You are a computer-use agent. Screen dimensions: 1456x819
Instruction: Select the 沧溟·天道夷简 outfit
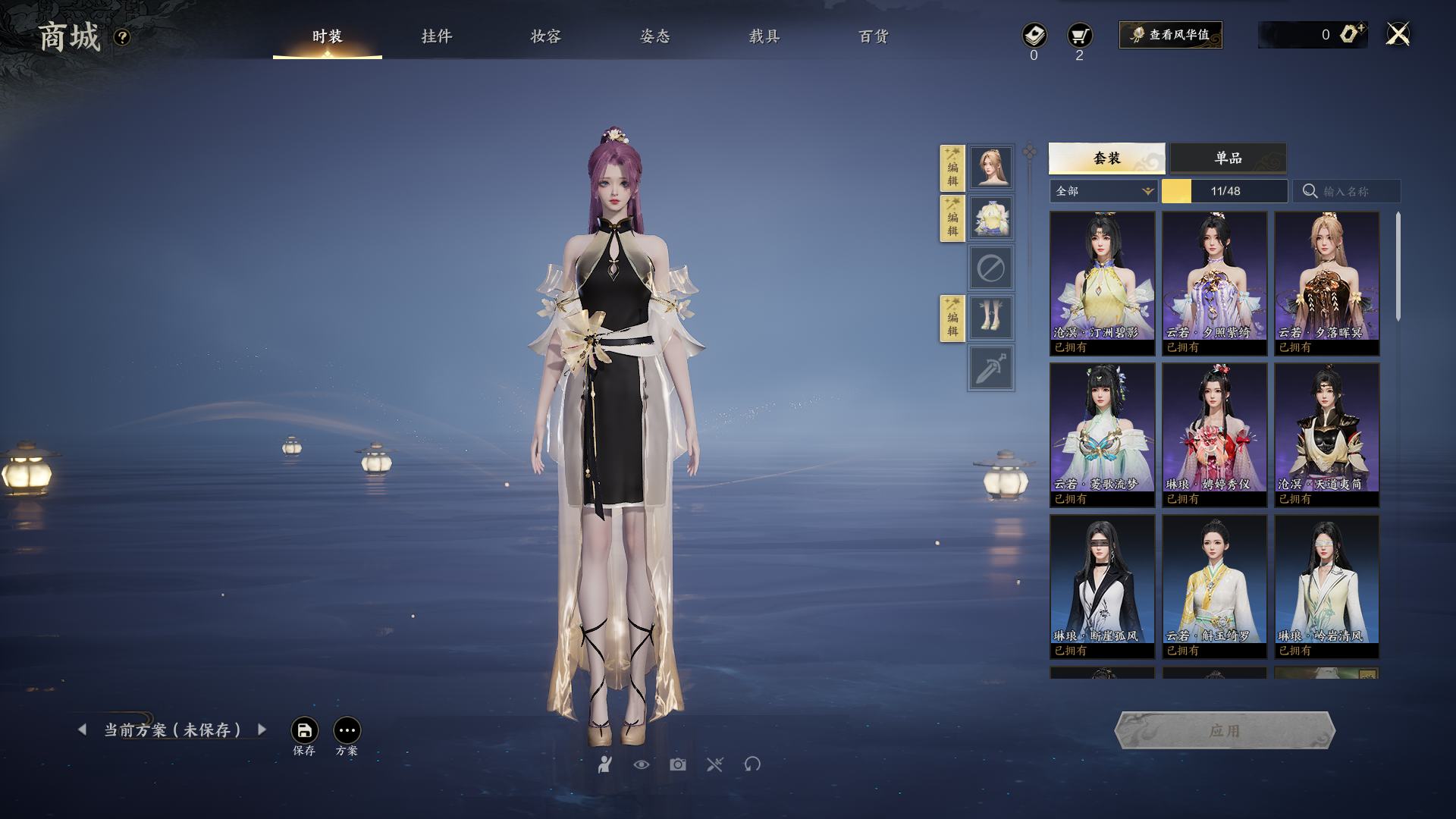[x=1326, y=434]
